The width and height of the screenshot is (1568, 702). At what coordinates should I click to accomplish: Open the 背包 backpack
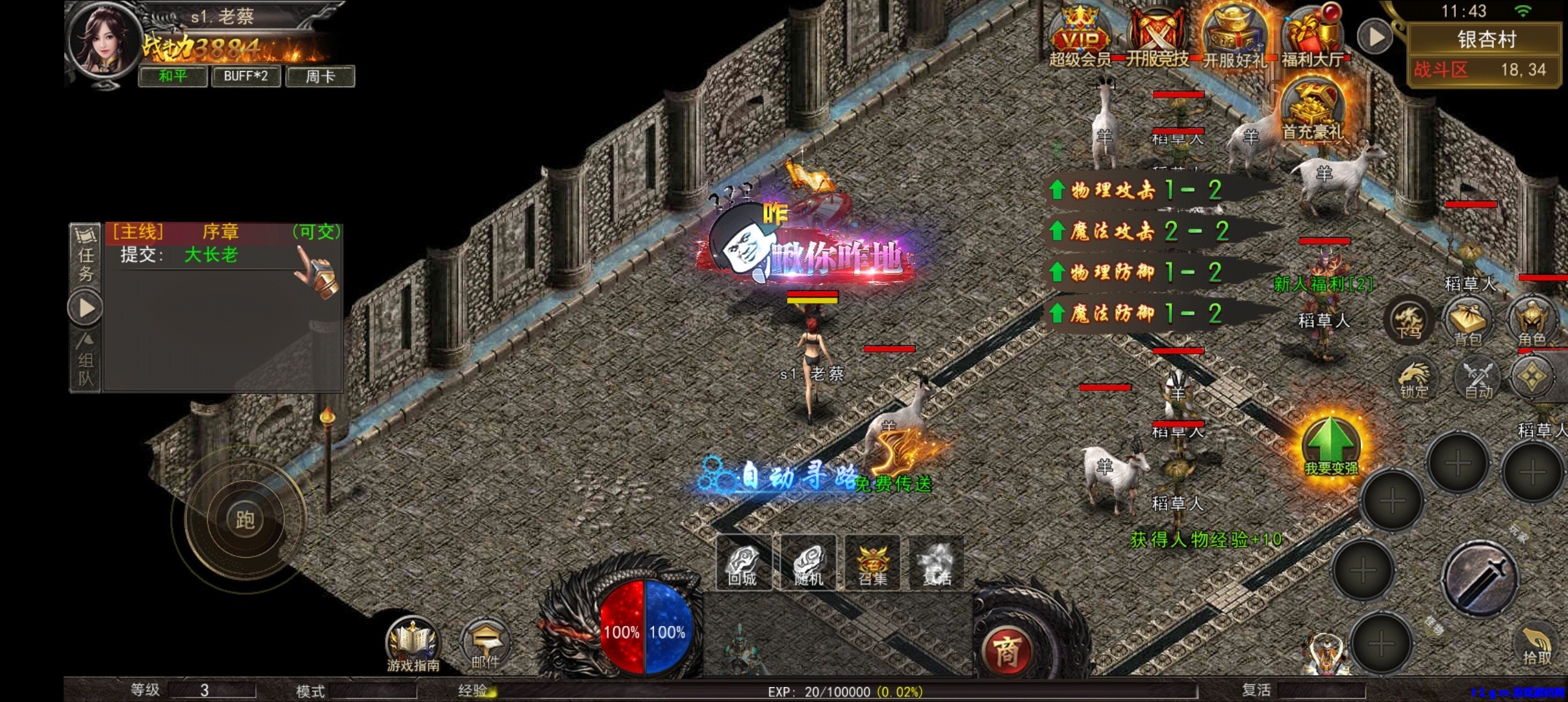click(1468, 322)
